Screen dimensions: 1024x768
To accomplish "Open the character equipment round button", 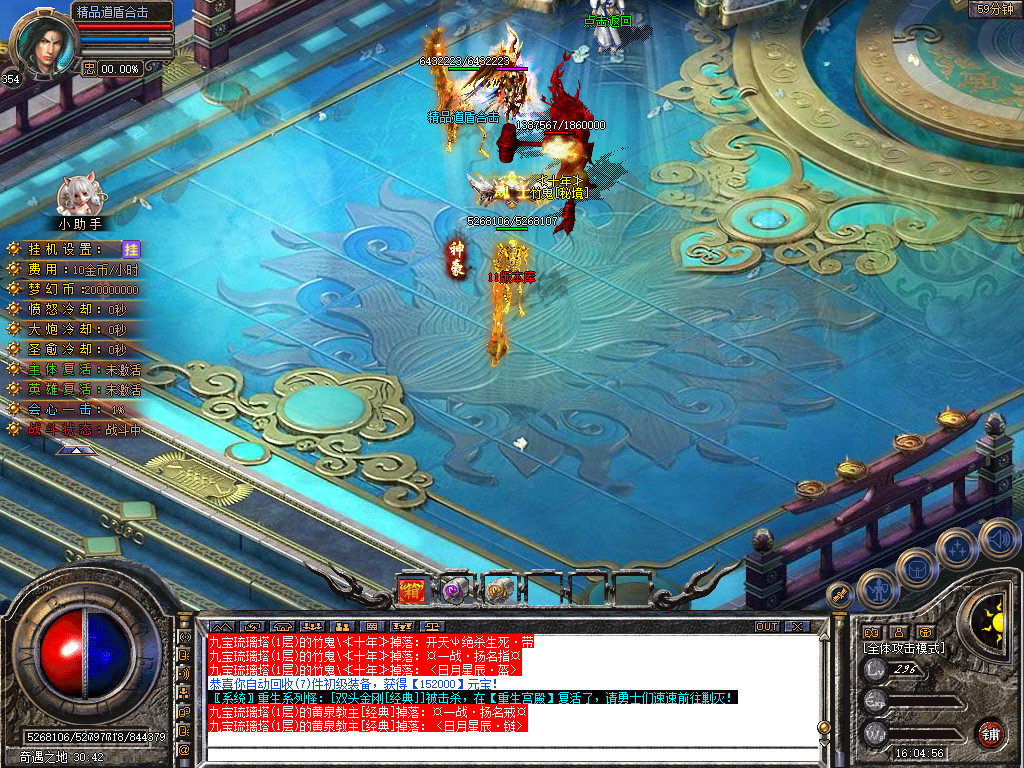I will (x=878, y=589).
